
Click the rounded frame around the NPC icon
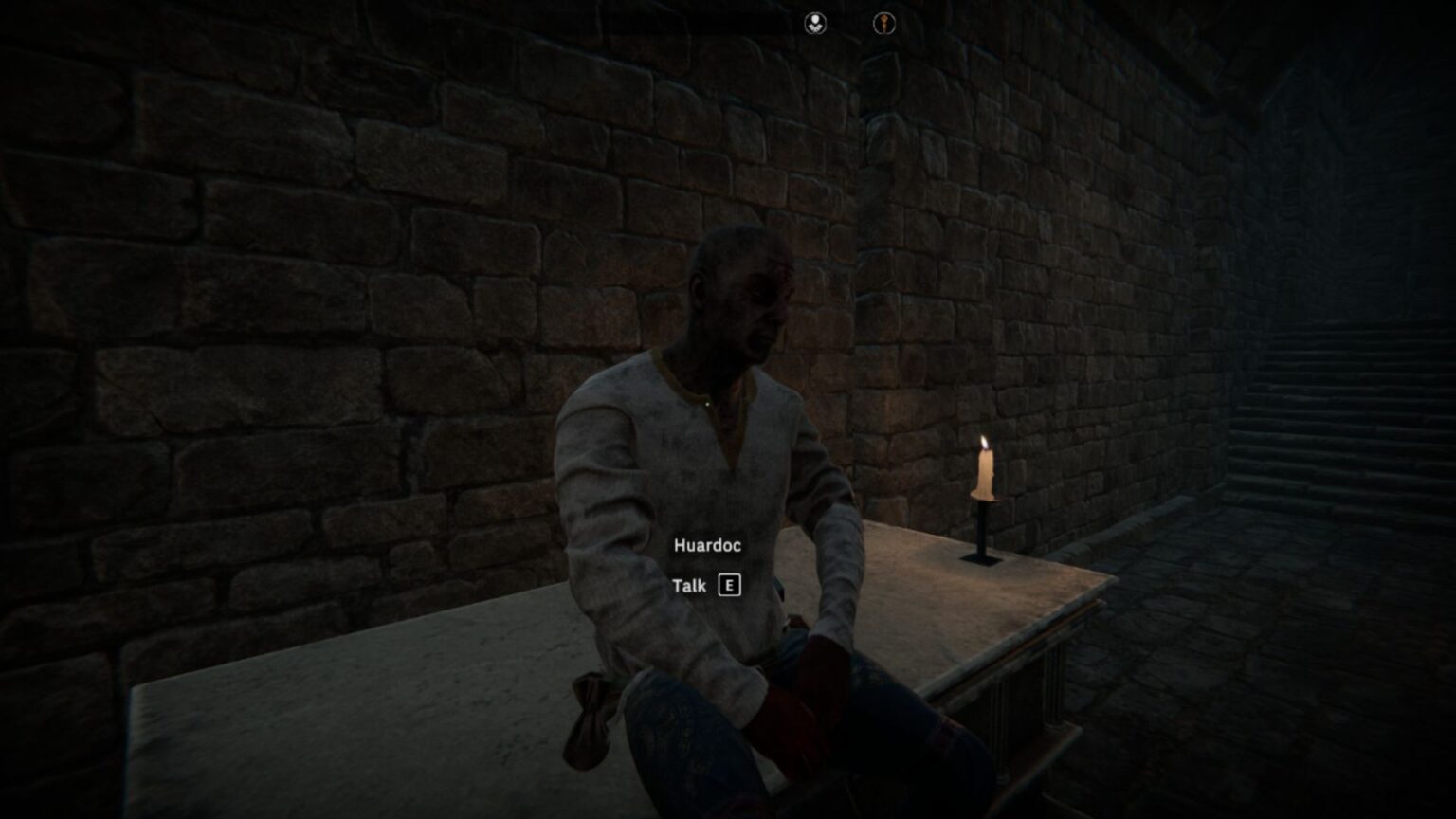pyautogui.click(x=815, y=22)
